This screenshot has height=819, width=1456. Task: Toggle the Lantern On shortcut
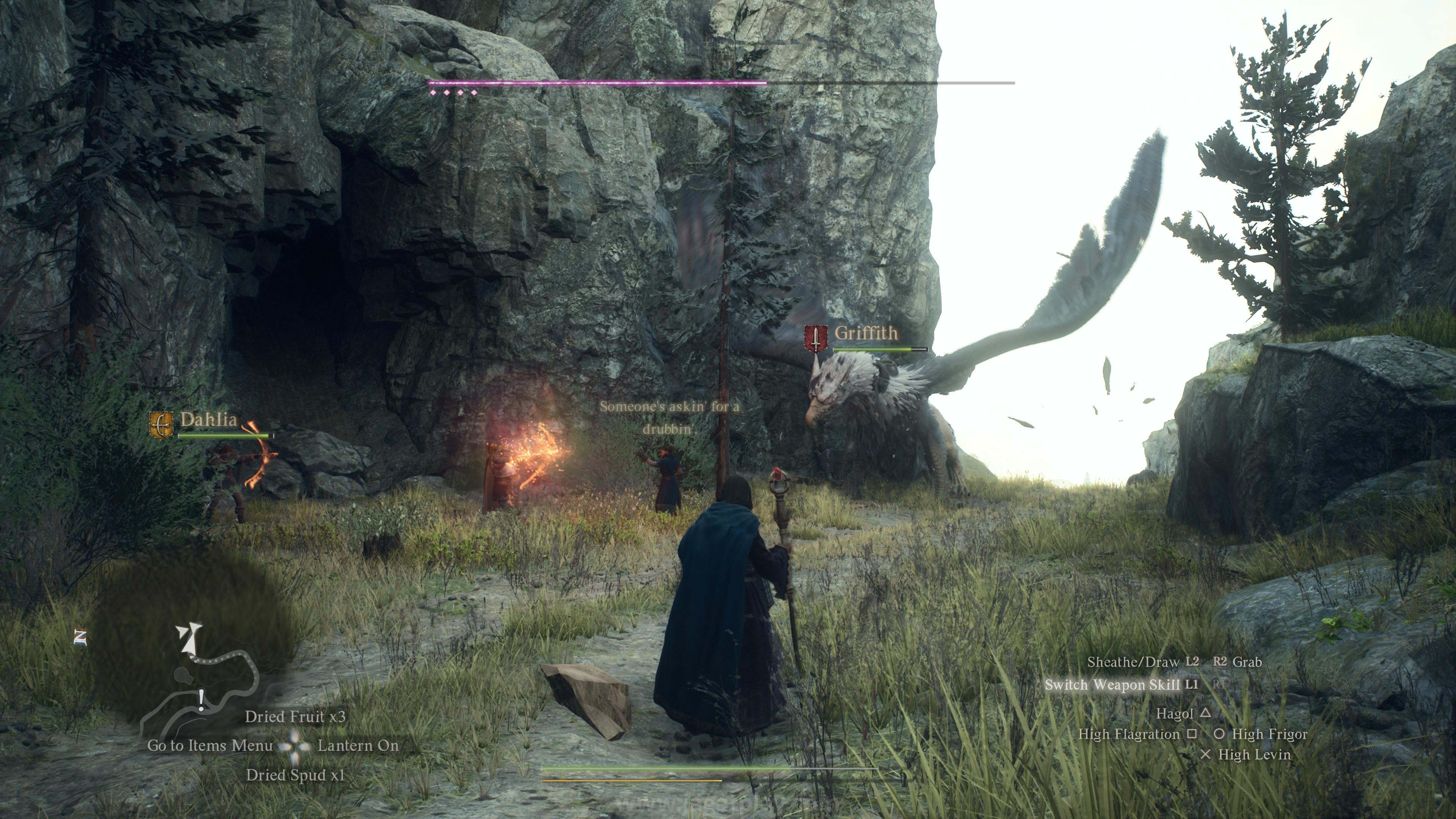[x=358, y=745]
